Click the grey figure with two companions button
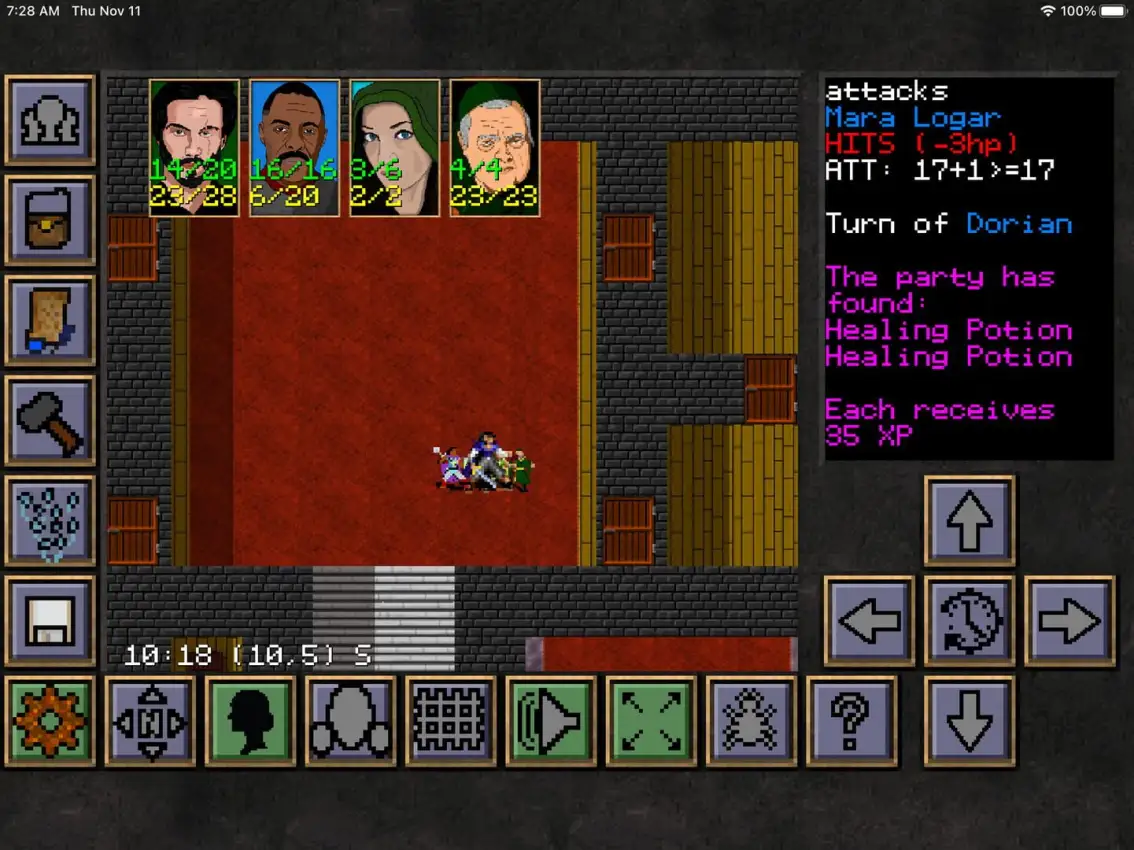Image resolution: width=1134 pixels, height=850 pixels. coord(350,720)
